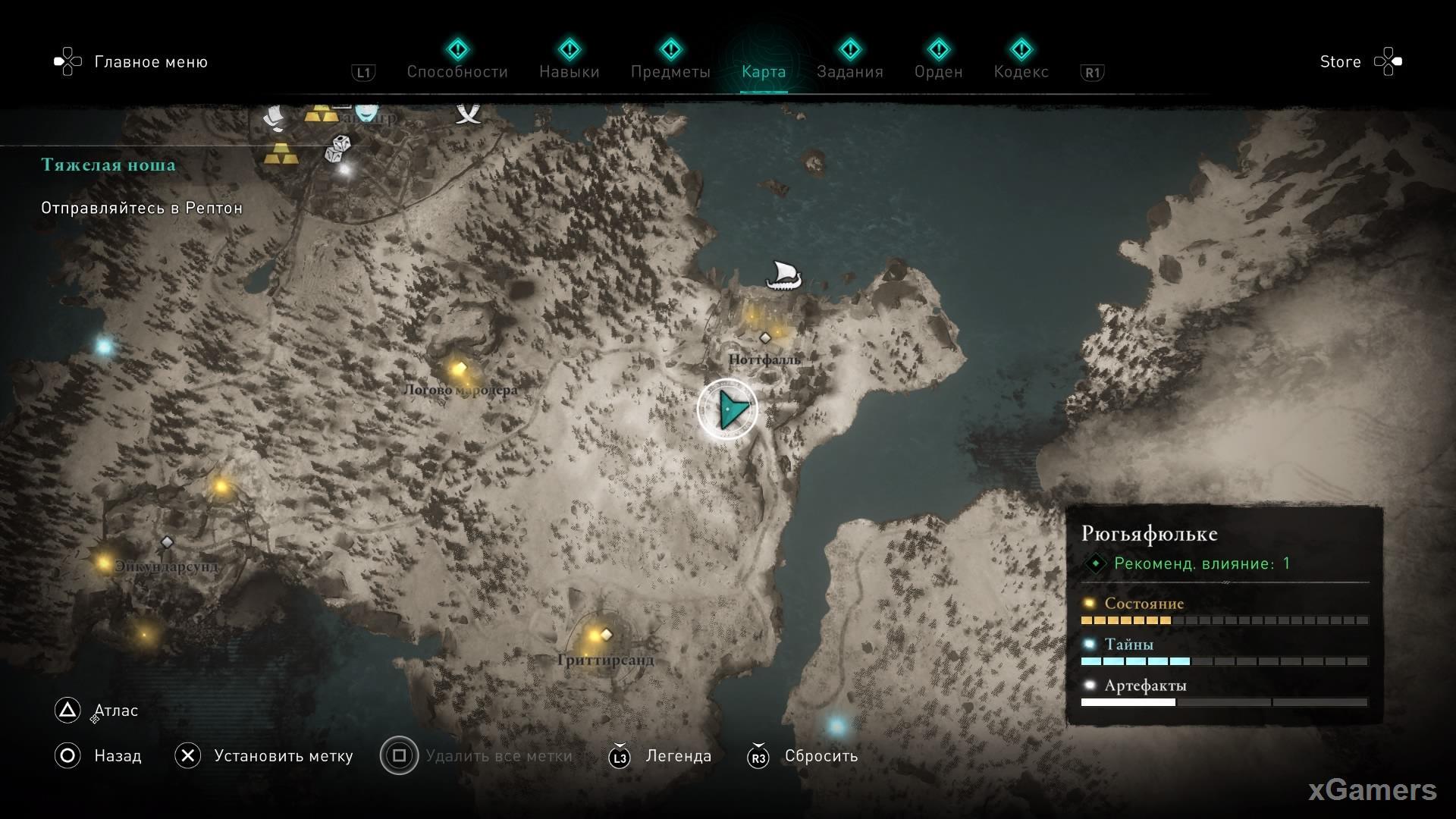Select the Предметы tab
Viewport: 1456px width, 819px height.
click(670, 71)
